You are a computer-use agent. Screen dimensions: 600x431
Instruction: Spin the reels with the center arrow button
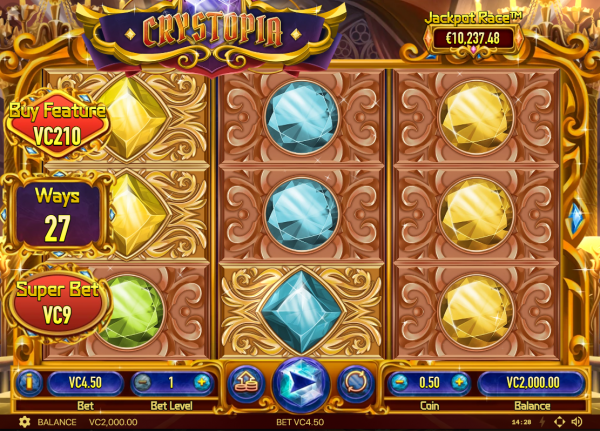pos(301,383)
